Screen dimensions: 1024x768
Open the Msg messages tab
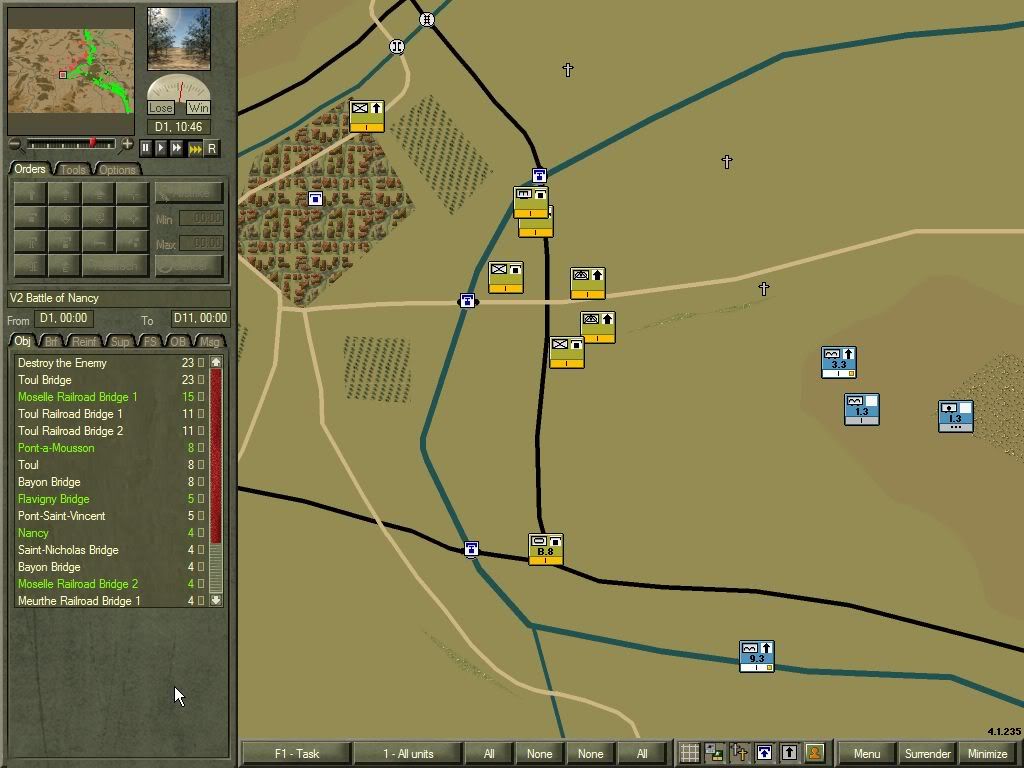coord(209,342)
